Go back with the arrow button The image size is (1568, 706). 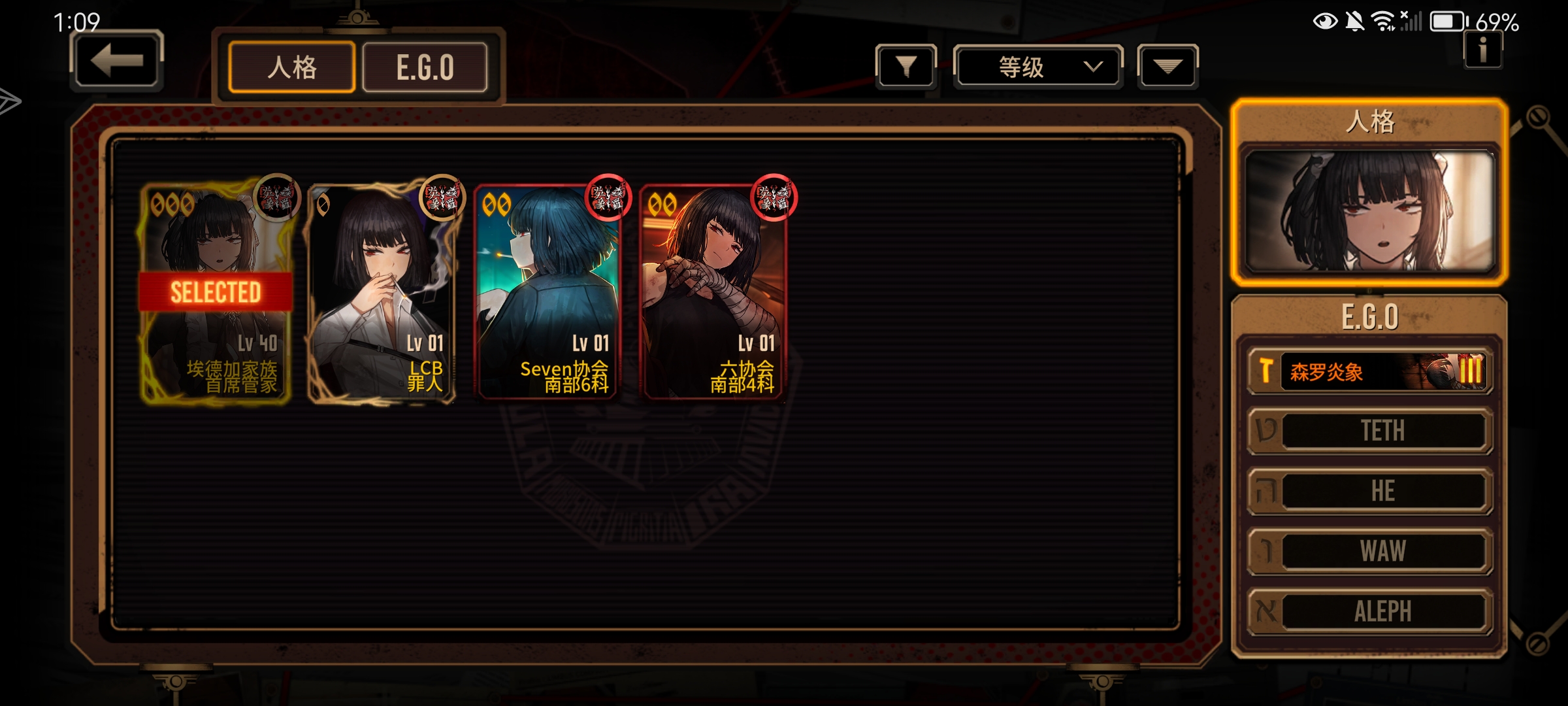pyautogui.click(x=116, y=61)
